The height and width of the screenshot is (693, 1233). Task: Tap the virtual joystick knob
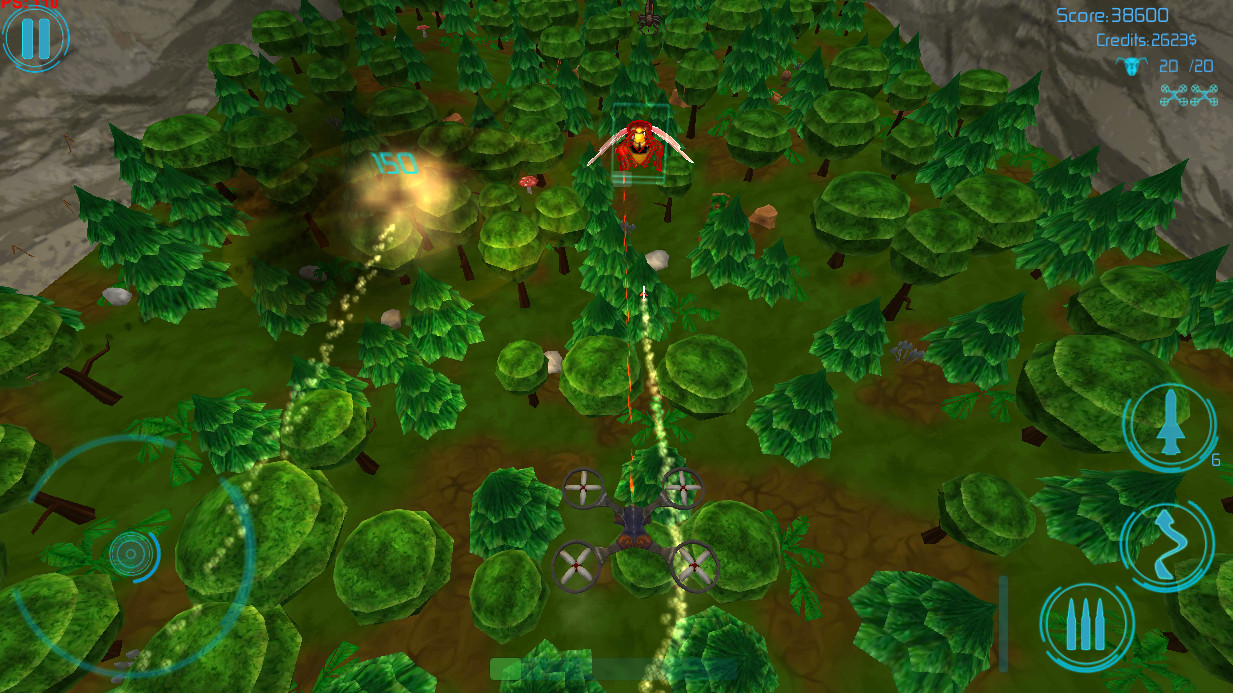(x=133, y=553)
